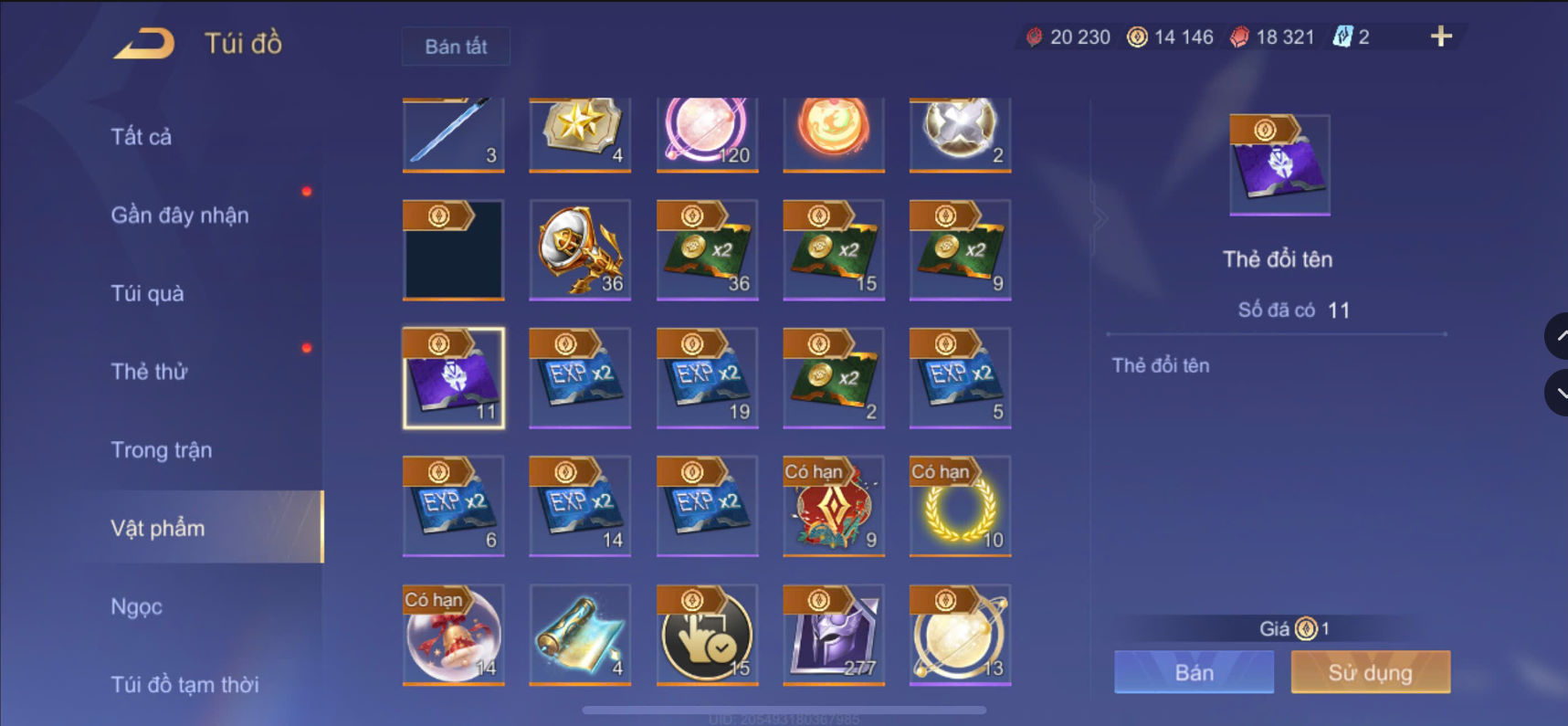Click the plus icon to add currency
This screenshot has width=1568, height=726.
click(x=1440, y=37)
